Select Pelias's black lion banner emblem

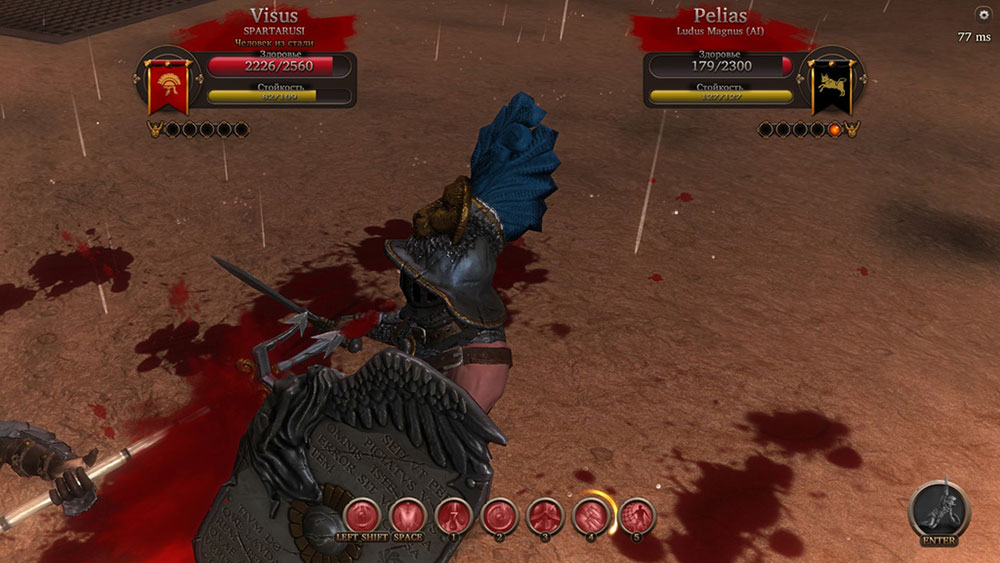click(831, 87)
